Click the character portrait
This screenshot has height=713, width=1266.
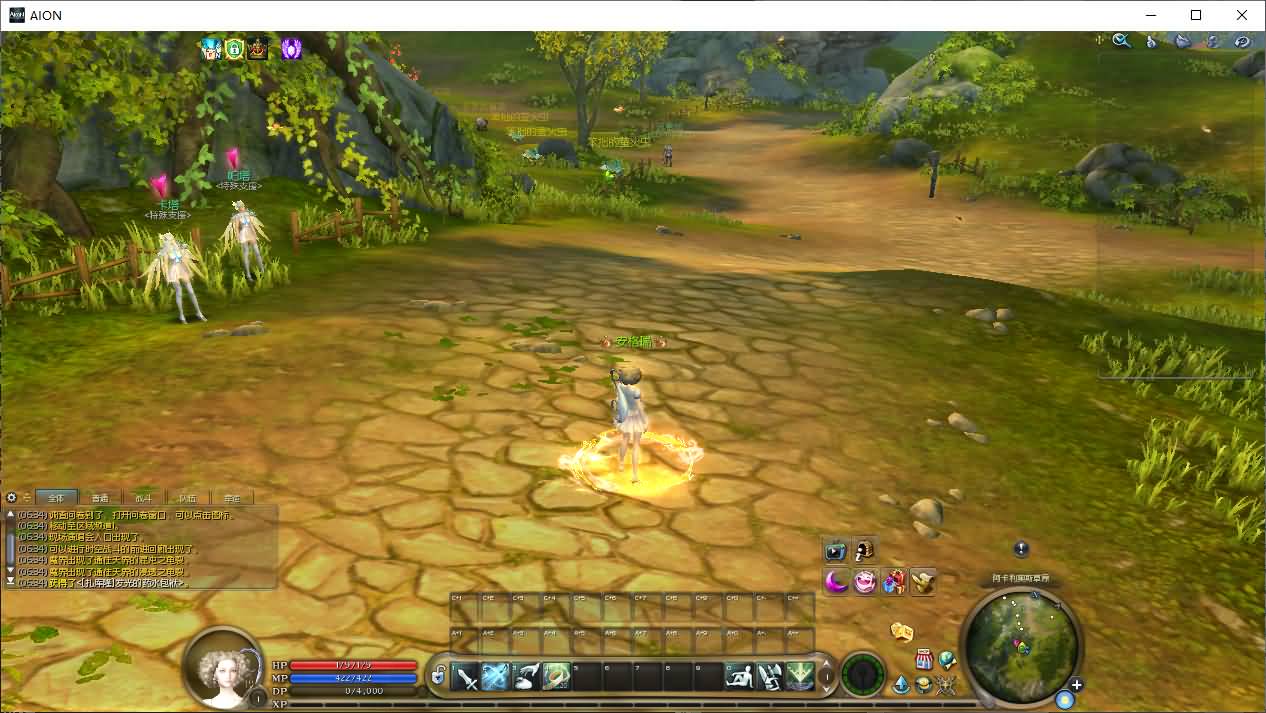(x=224, y=665)
